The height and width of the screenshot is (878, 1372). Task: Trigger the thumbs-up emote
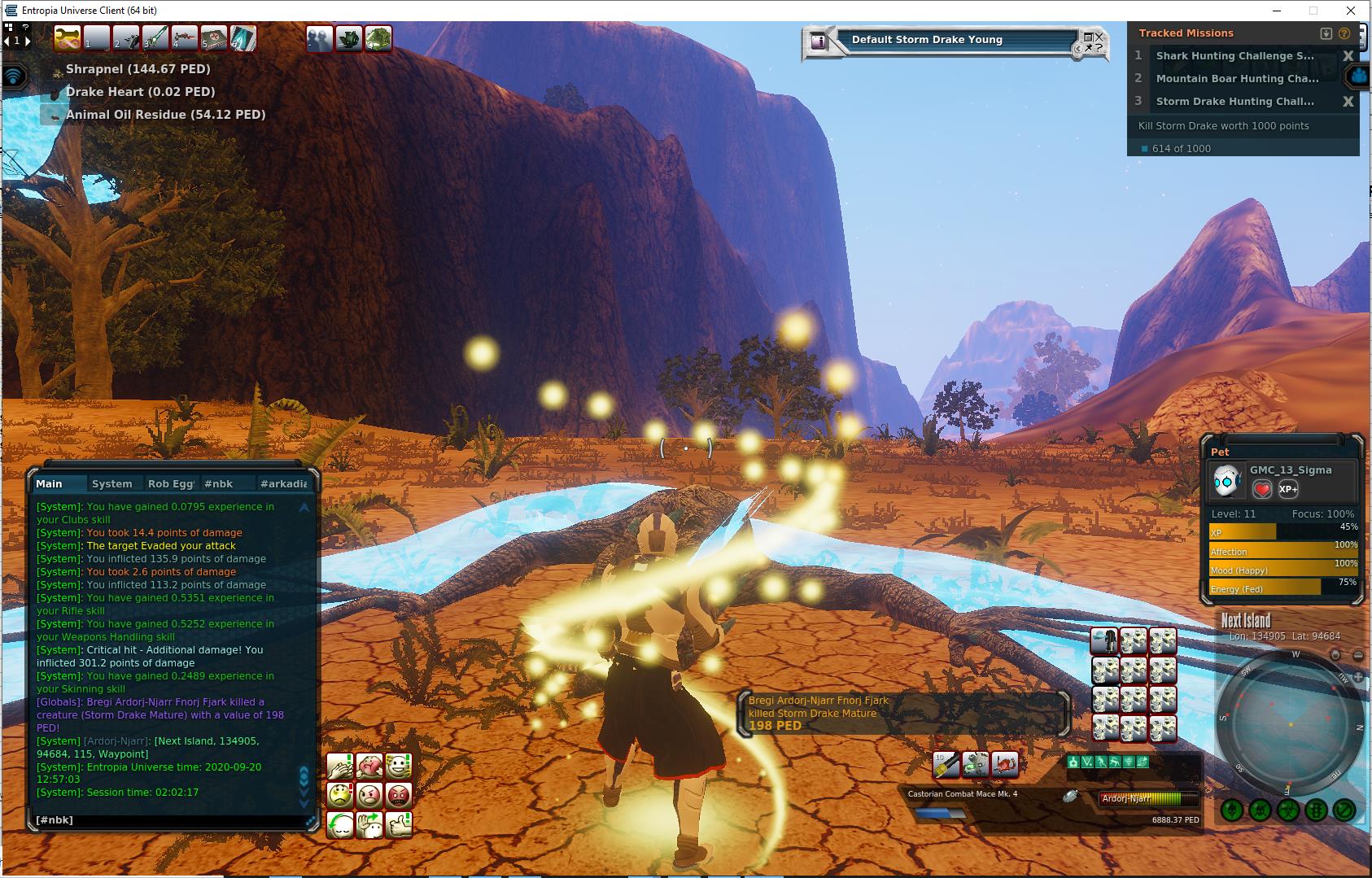tap(399, 824)
